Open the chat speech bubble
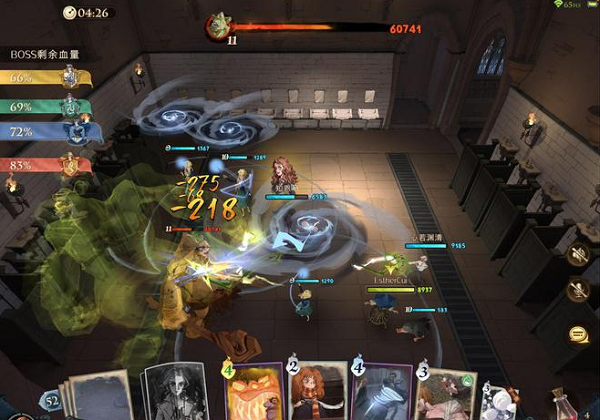This screenshot has width=600, height=420. pyautogui.click(x=577, y=334)
